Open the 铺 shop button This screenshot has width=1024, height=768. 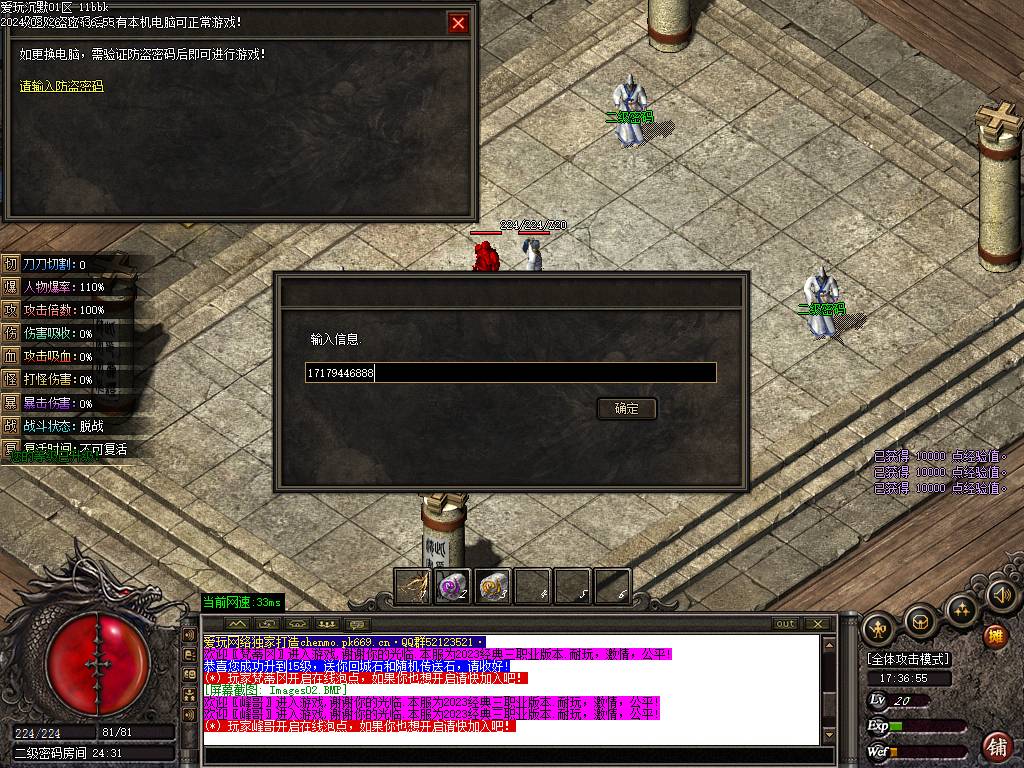click(x=997, y=746)
